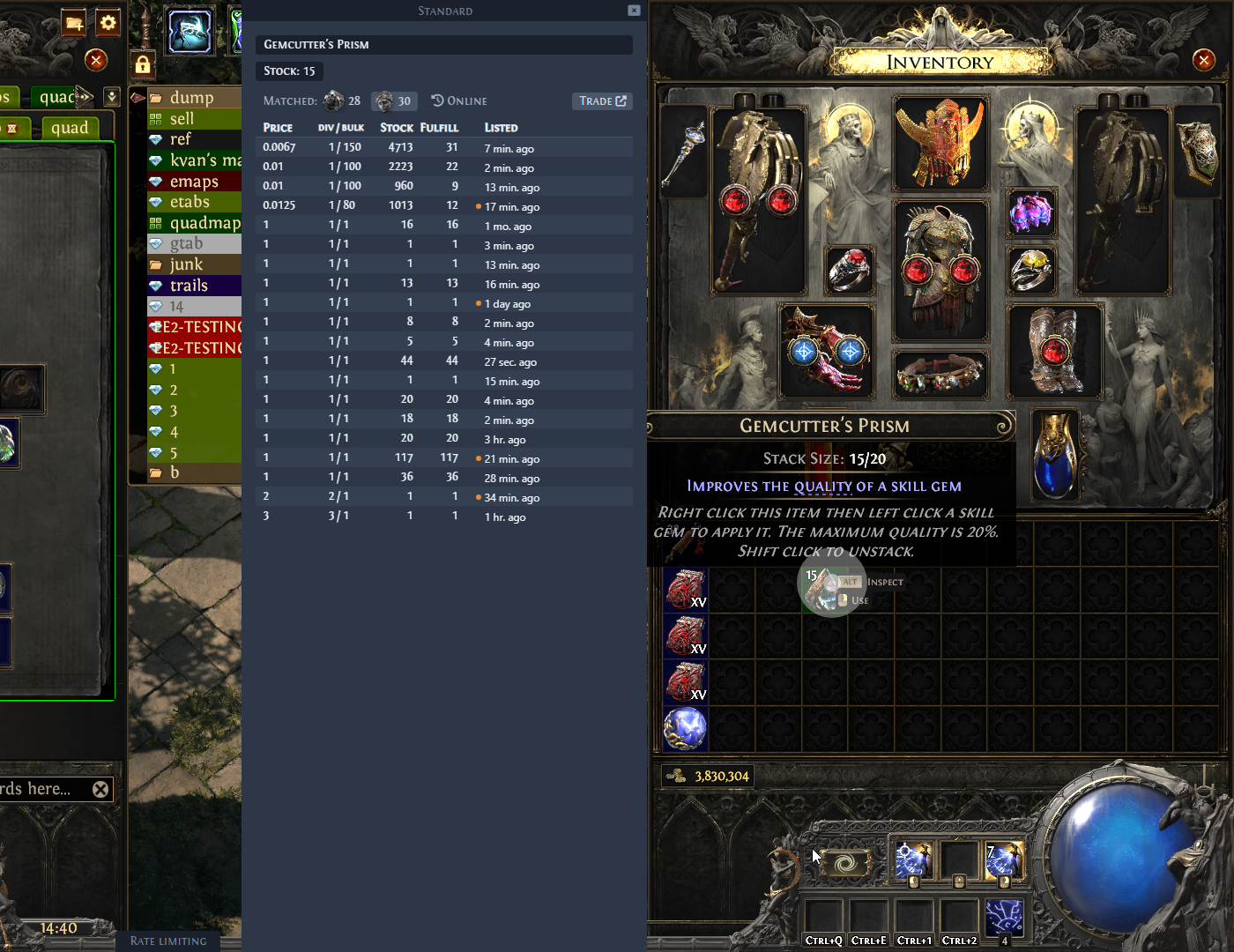1234x952 pixels.
Task: Click the blue gem icon next to ref tab
Action: click(x=157, y=138)
